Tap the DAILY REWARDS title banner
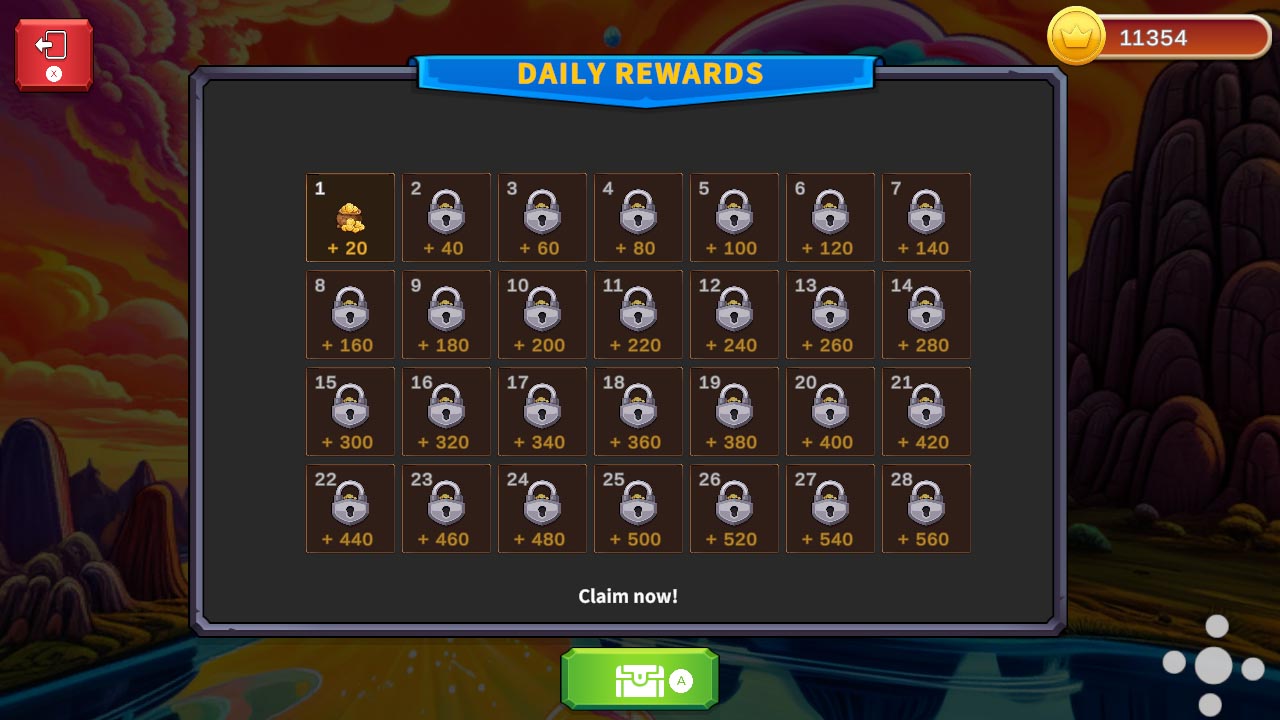 click(639, 73)
